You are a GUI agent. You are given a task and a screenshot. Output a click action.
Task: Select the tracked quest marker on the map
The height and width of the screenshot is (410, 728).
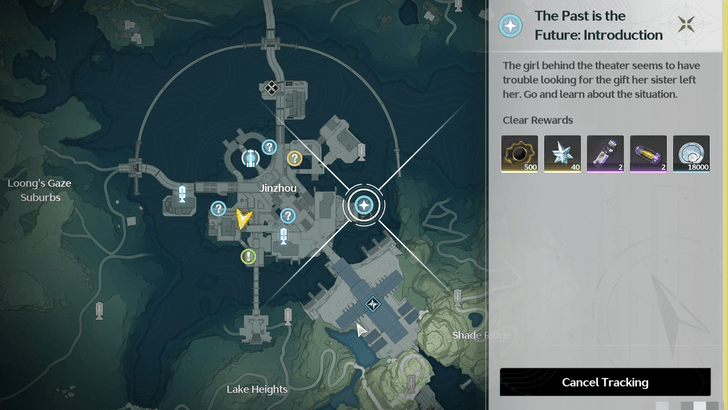pyautogui.click(x=364, y=206)
